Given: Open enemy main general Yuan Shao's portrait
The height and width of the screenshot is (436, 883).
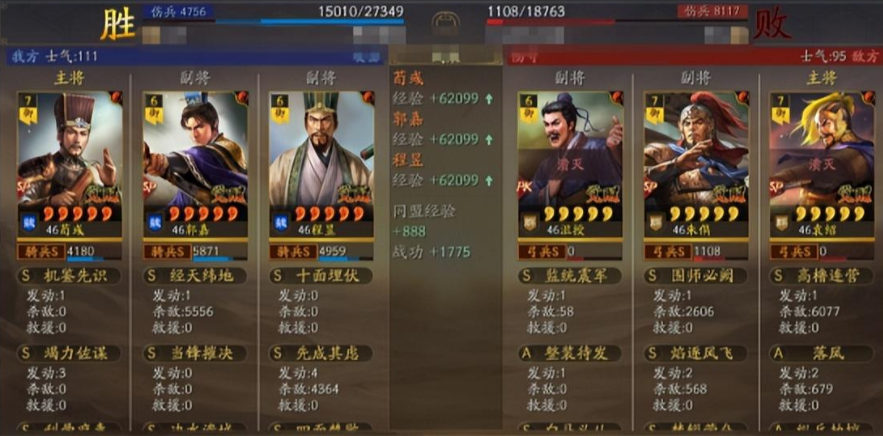Looking at the screenshot, I should 819,150.
